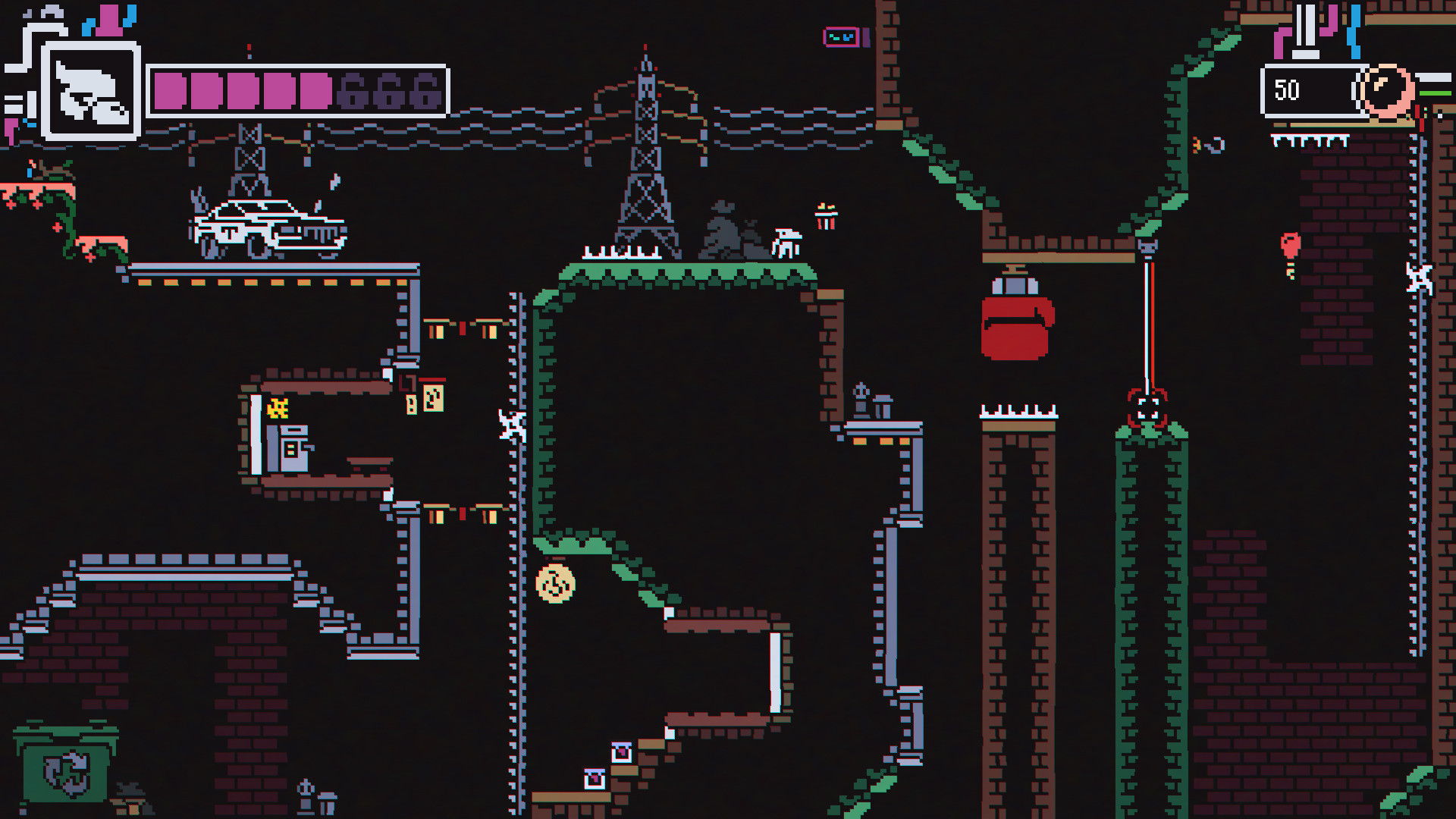
Task: Select the round pink gauge beside 50
Action: tap(1384, 89)
